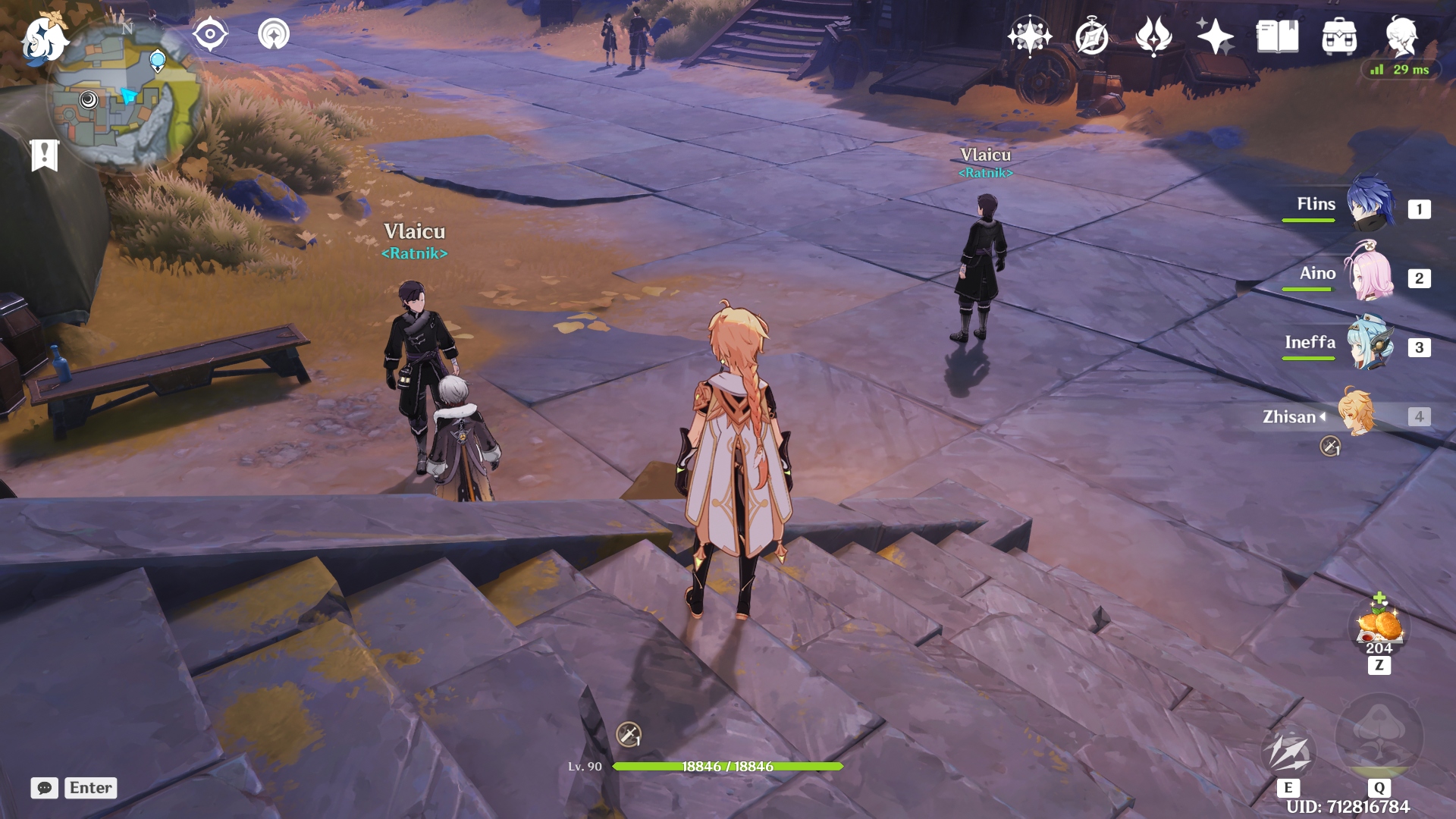Switch to party member Flins

[x=1370, y=205]
